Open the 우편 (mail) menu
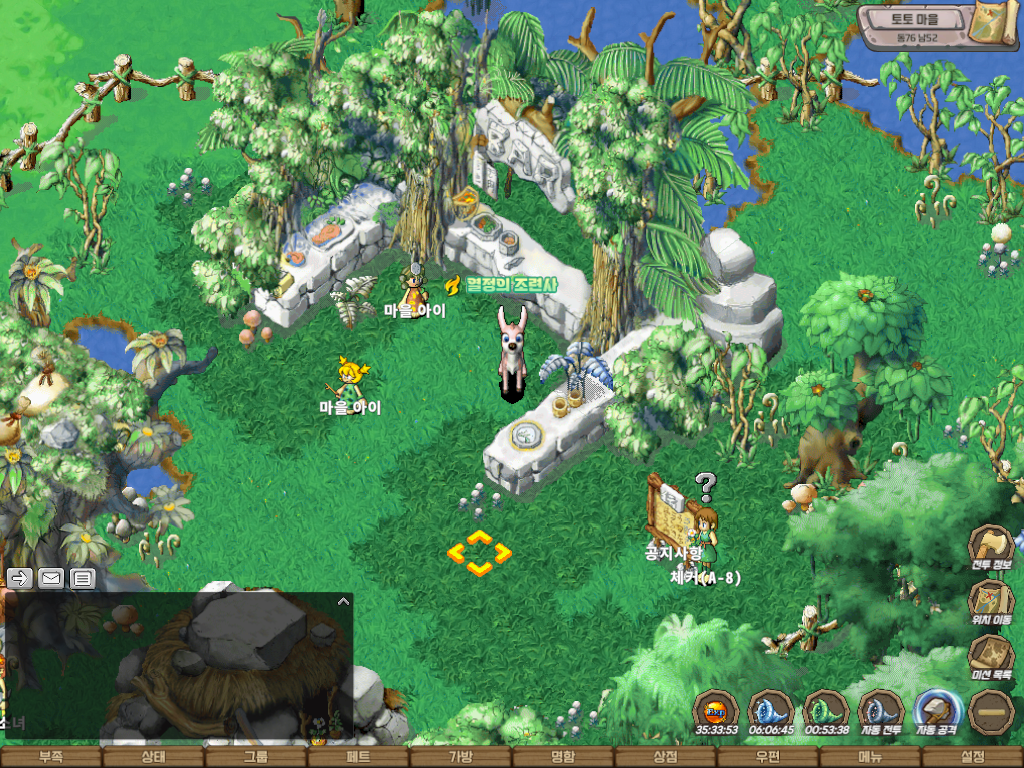Screen dimensions: 1024x768 (768, 757)
